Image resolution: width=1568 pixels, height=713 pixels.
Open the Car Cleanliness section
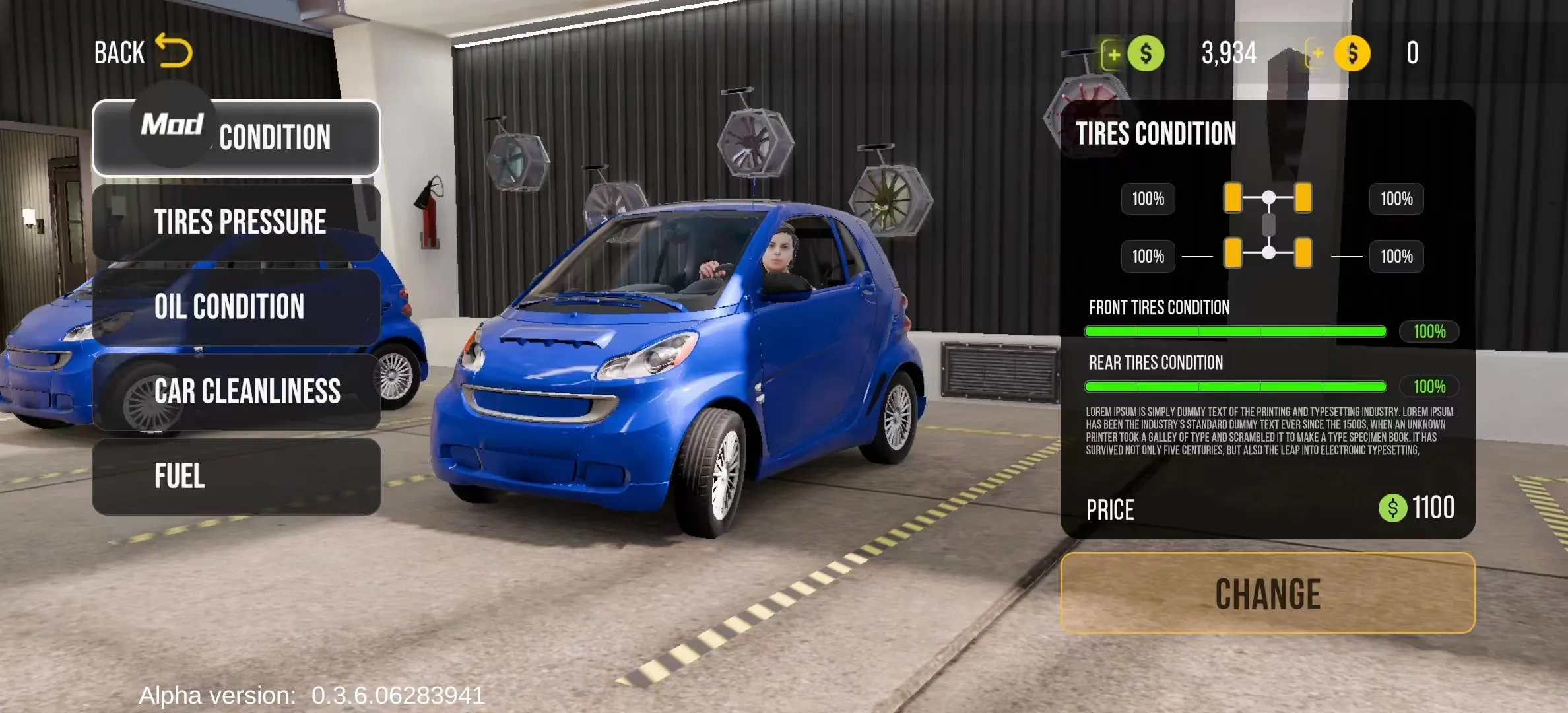(x=238, y=391)
